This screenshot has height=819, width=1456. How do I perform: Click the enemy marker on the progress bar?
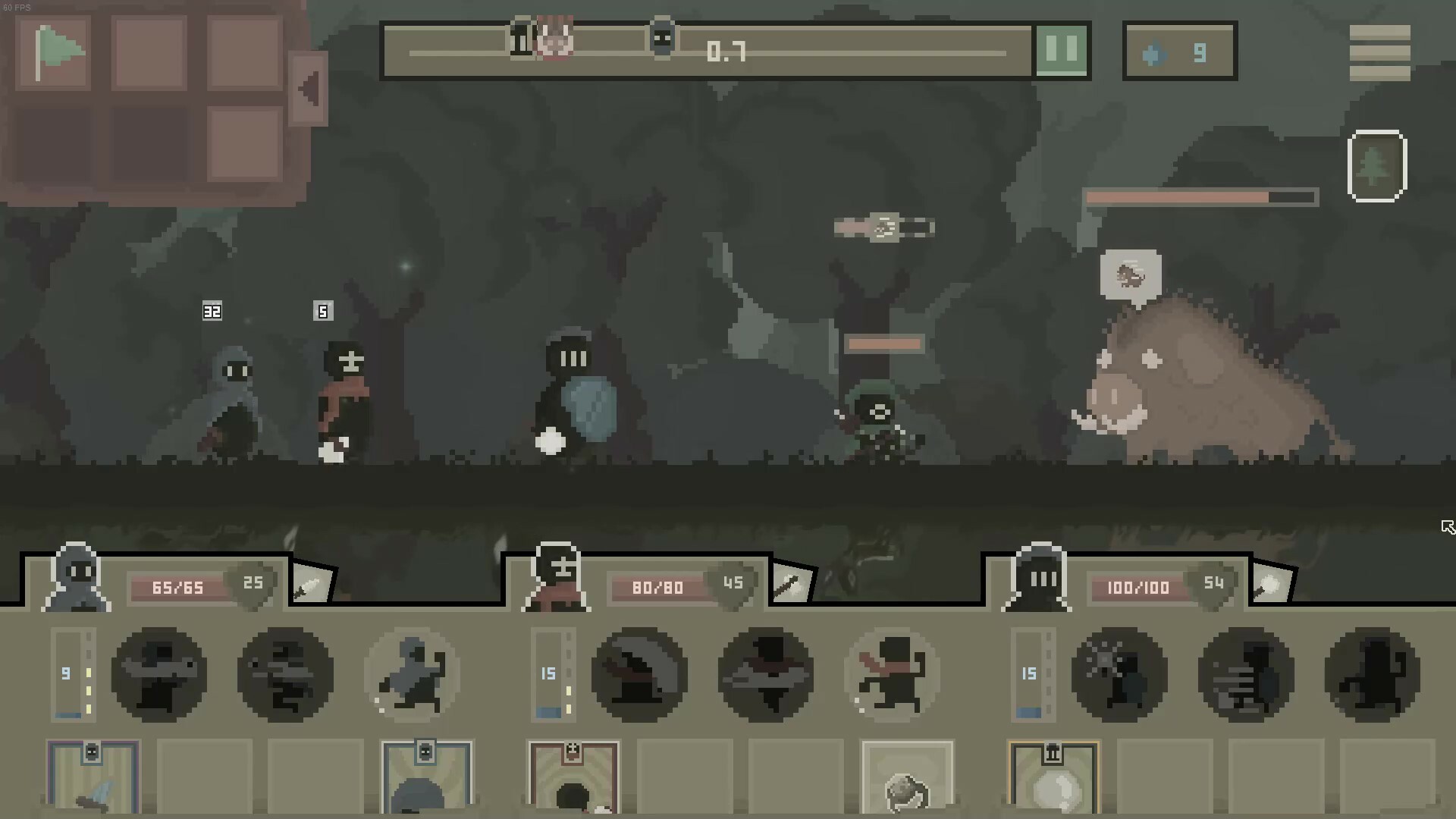point(661,42)
